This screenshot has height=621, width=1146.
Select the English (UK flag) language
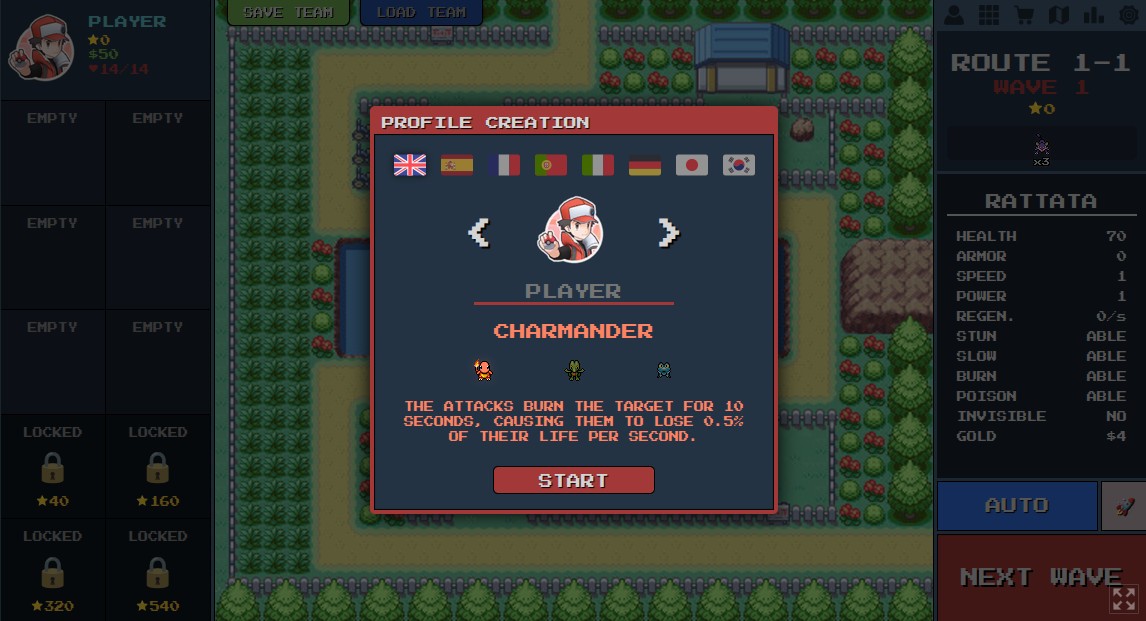pos(410,165)
